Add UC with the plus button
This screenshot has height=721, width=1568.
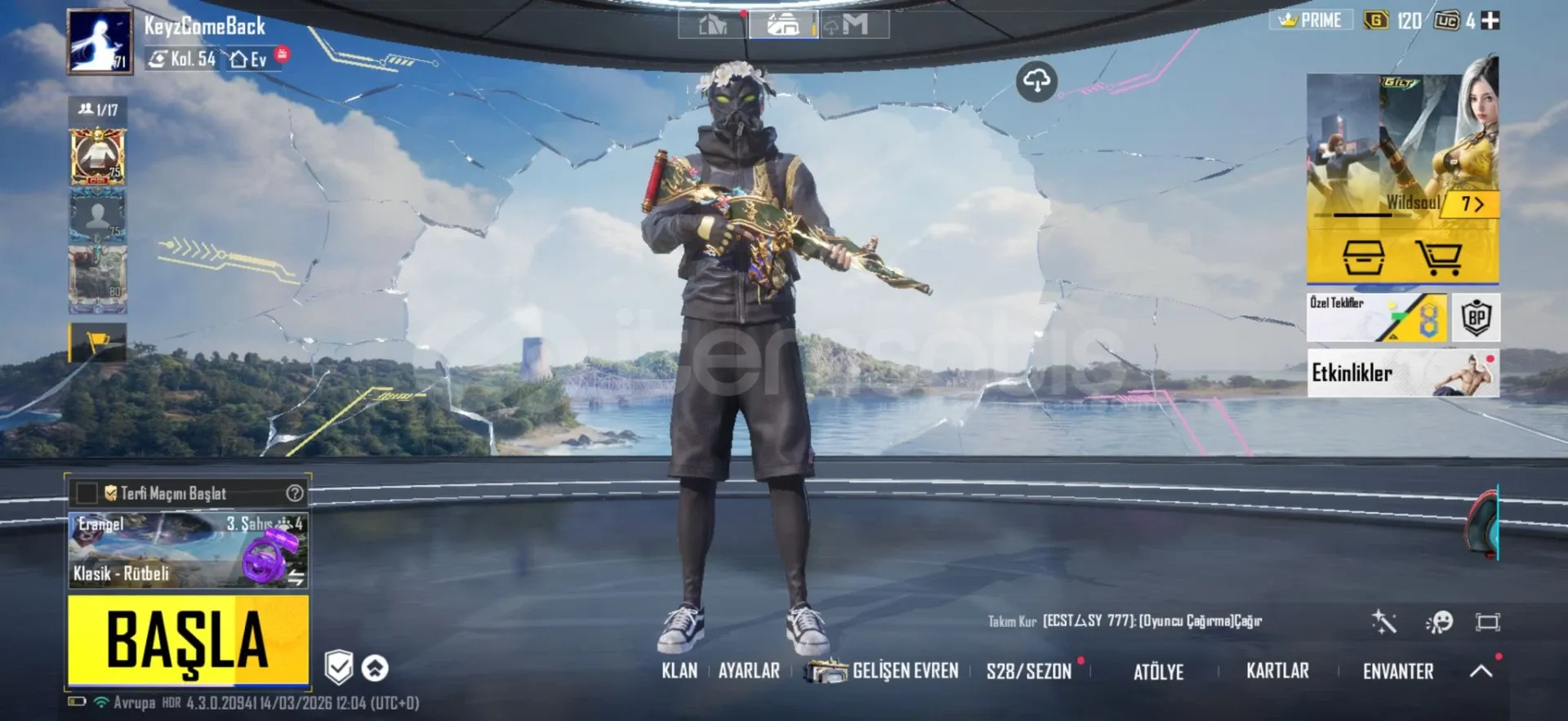pos(1490,20)
